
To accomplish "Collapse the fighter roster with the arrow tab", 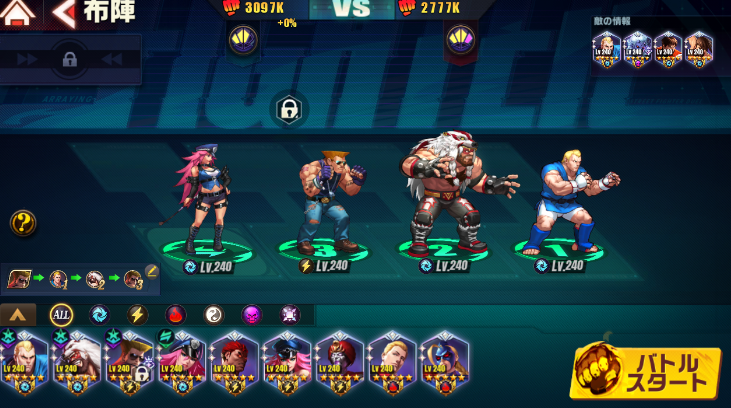I will point(18,315).
